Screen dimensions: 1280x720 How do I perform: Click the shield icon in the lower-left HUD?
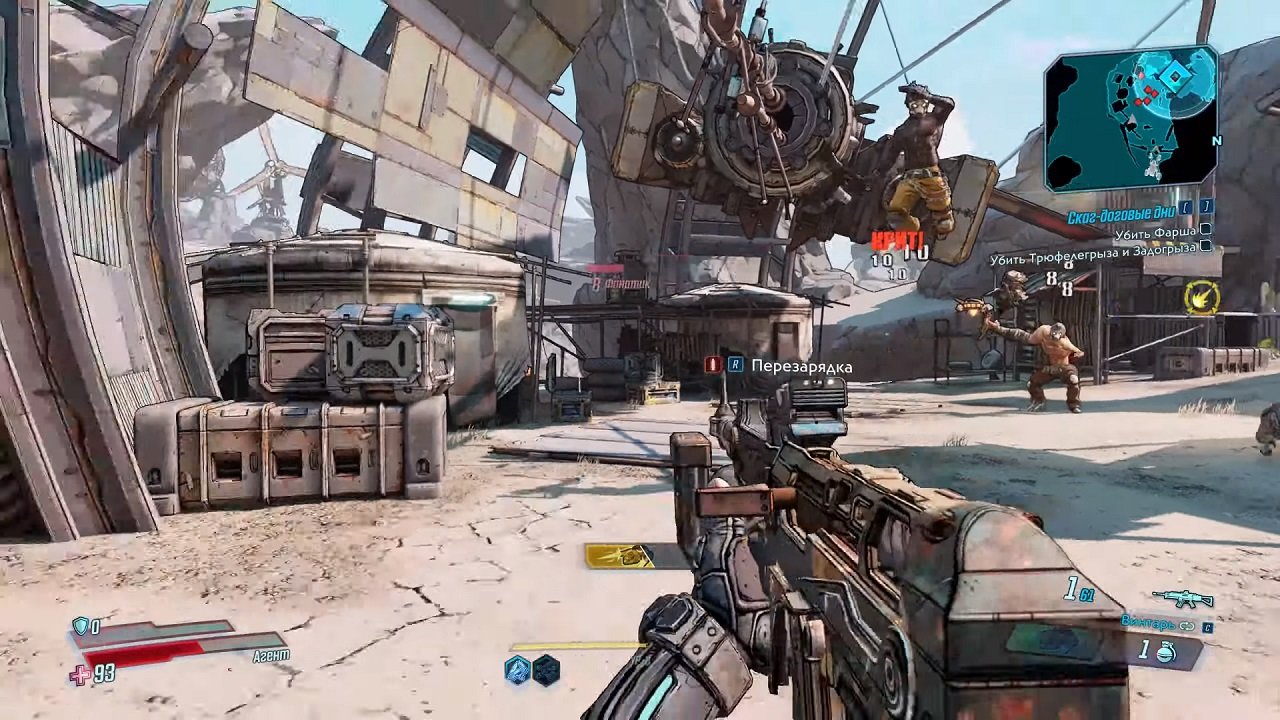(80, 626)
